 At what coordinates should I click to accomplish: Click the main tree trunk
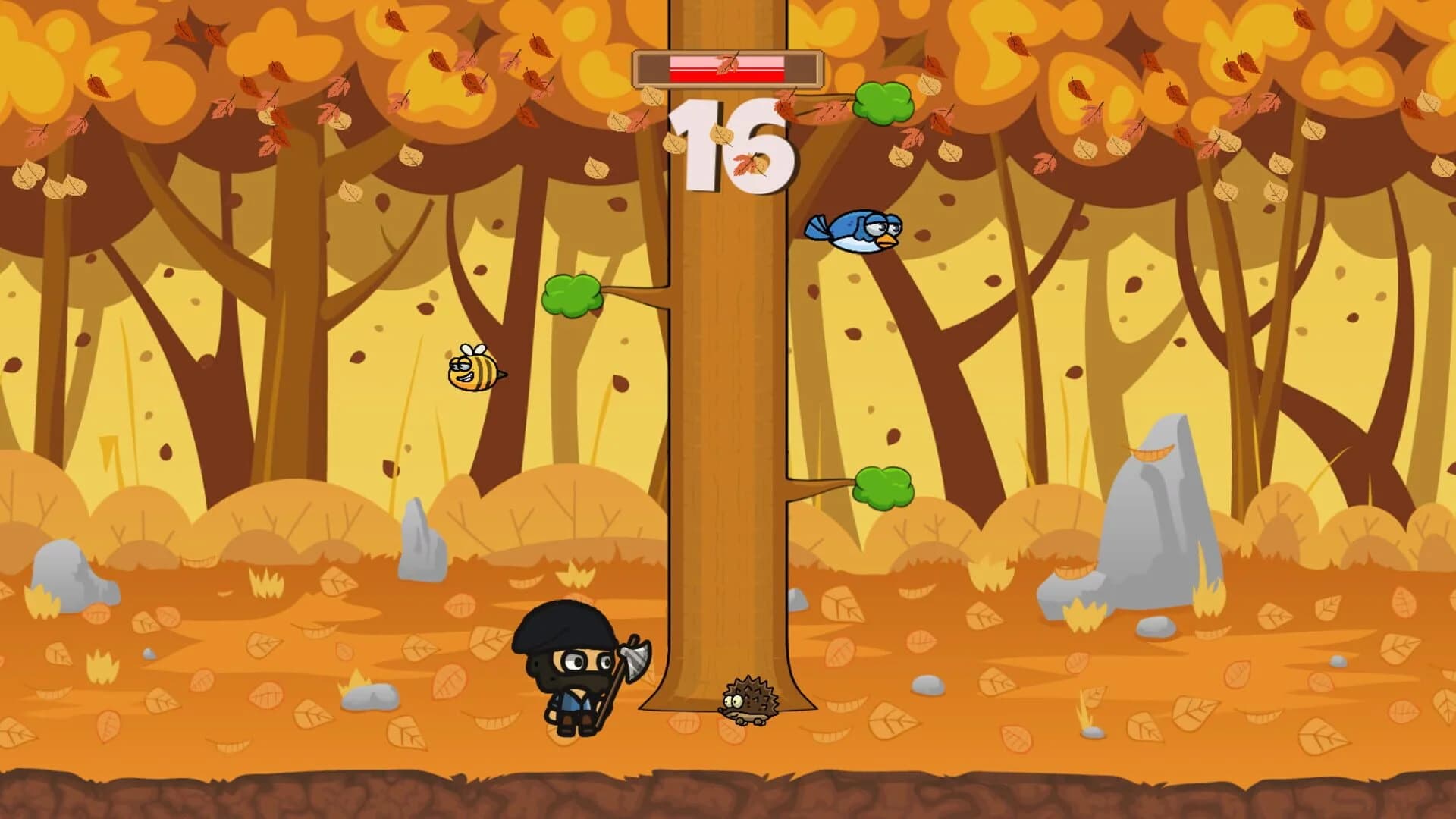pos(728,417)
